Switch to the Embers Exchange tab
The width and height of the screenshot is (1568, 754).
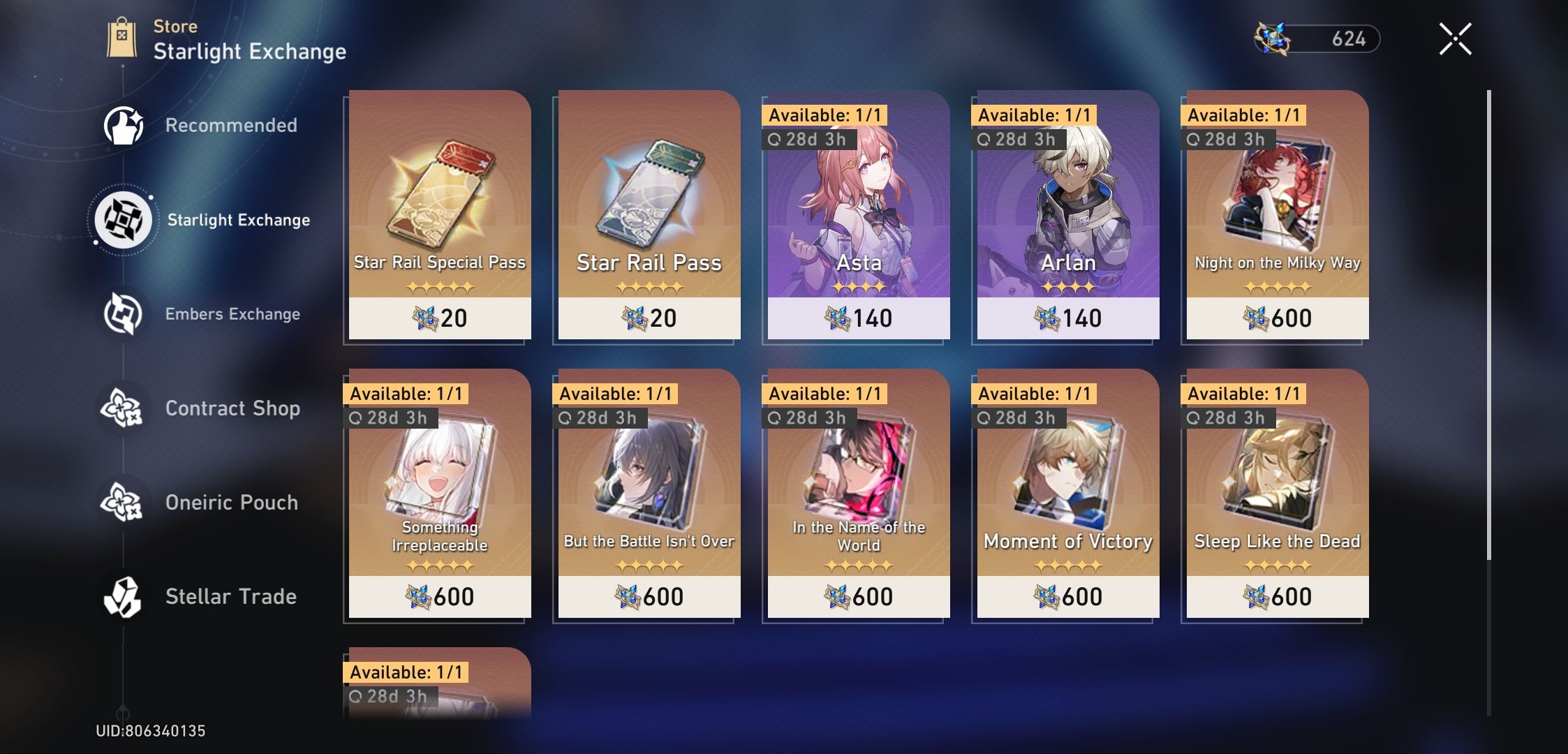pos(232,313)
